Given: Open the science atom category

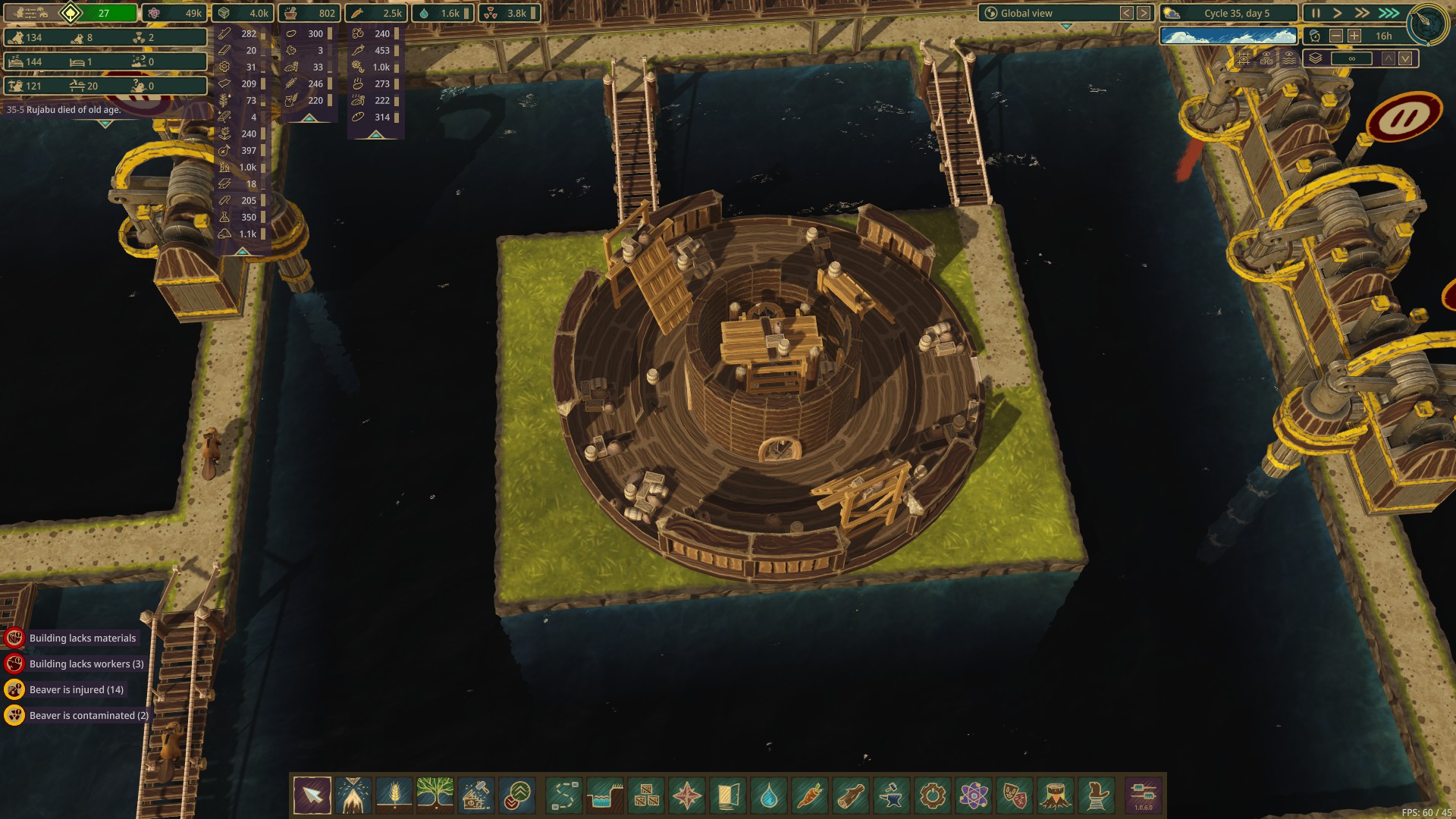Looking at the screenshot, I should pyautogui.click(x=973, y=795).
